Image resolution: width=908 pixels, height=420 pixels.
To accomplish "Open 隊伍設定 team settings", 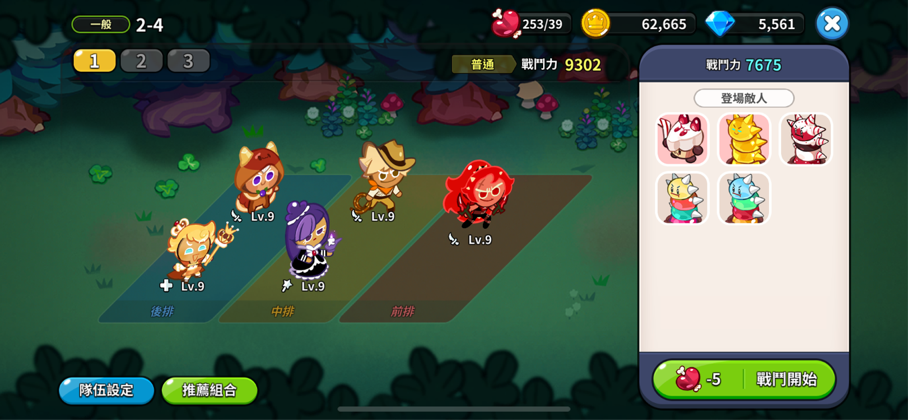I will (x=106, y=390).
